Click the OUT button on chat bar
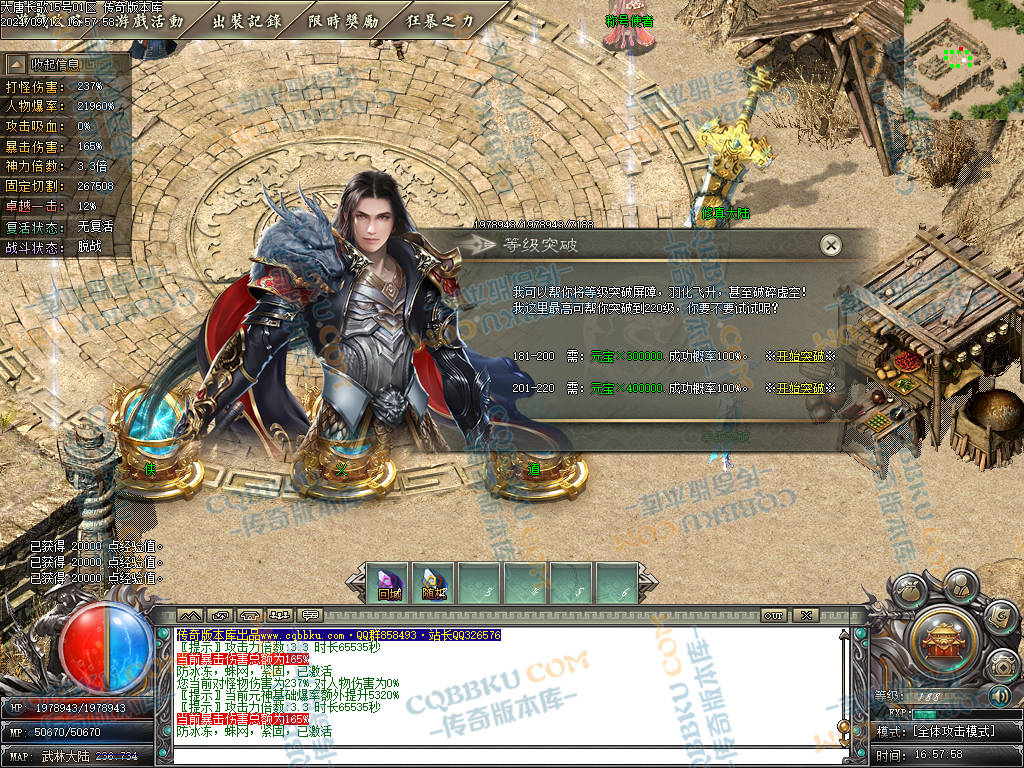 tap(773, 615)
